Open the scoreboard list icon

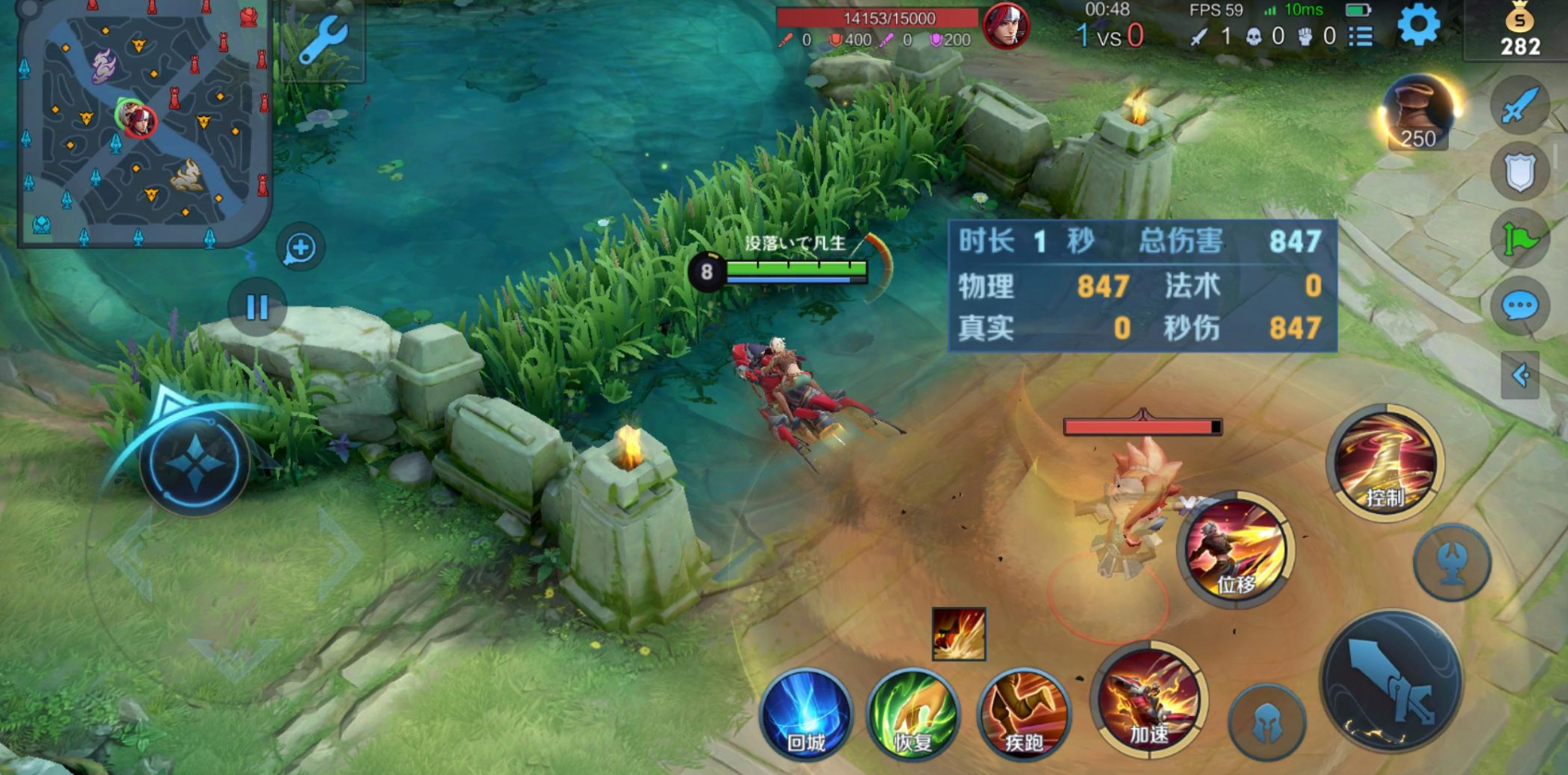[1360, 36]
